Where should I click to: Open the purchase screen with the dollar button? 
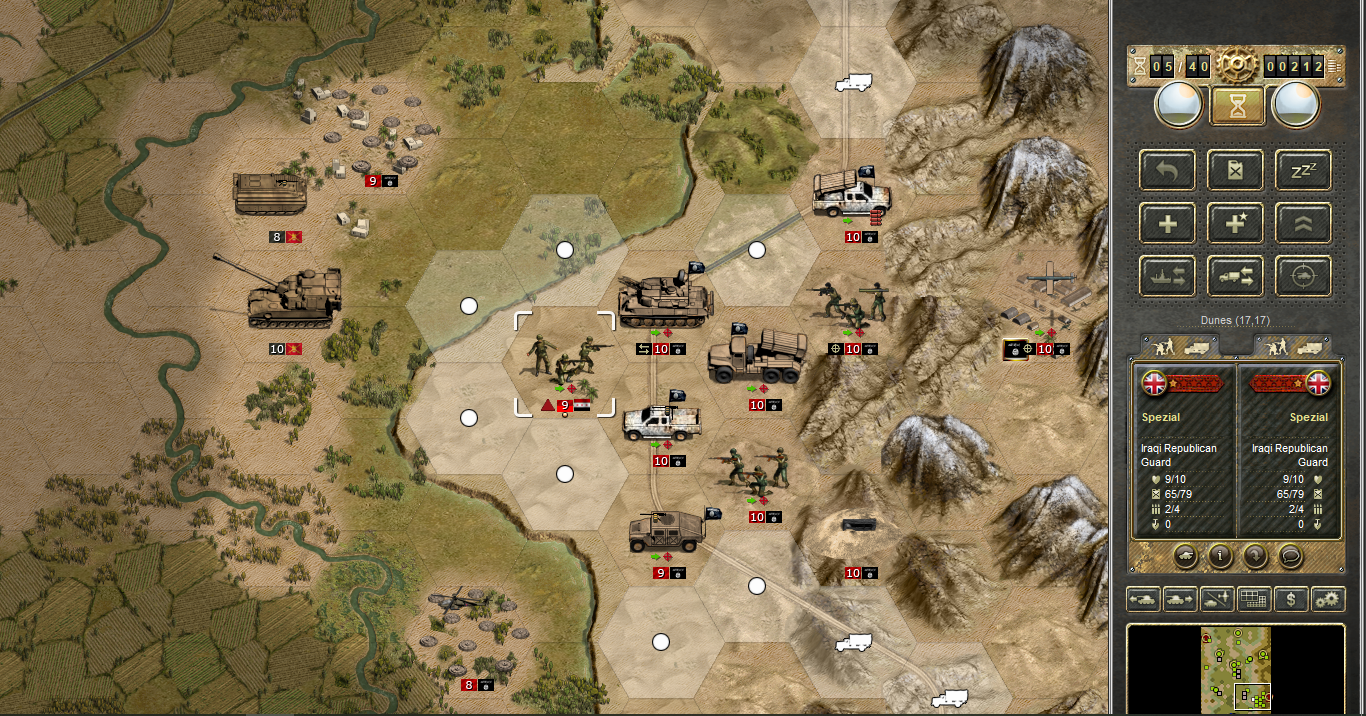[1291, 599]
